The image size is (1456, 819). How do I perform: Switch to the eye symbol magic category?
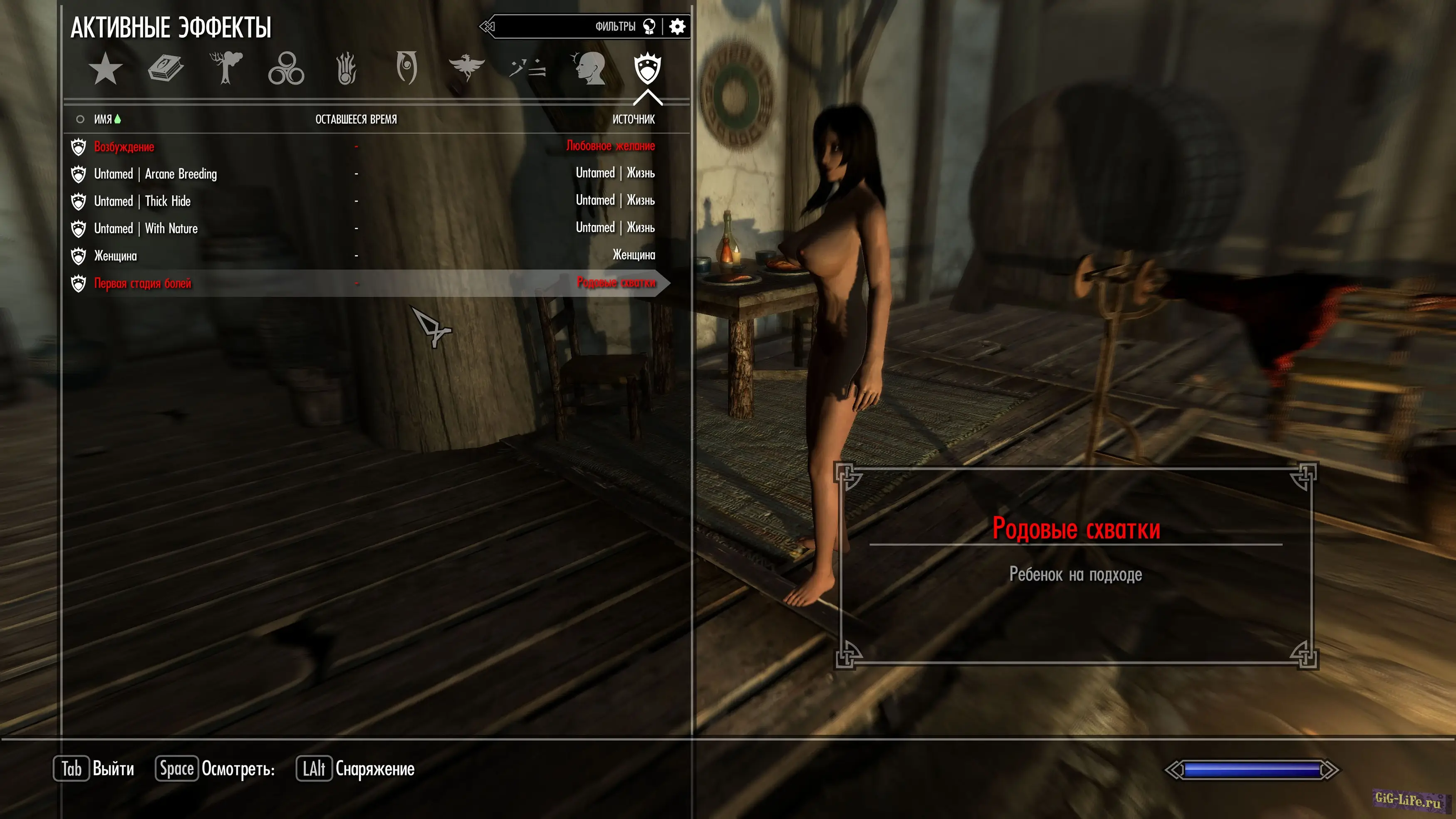click(406, 68)
